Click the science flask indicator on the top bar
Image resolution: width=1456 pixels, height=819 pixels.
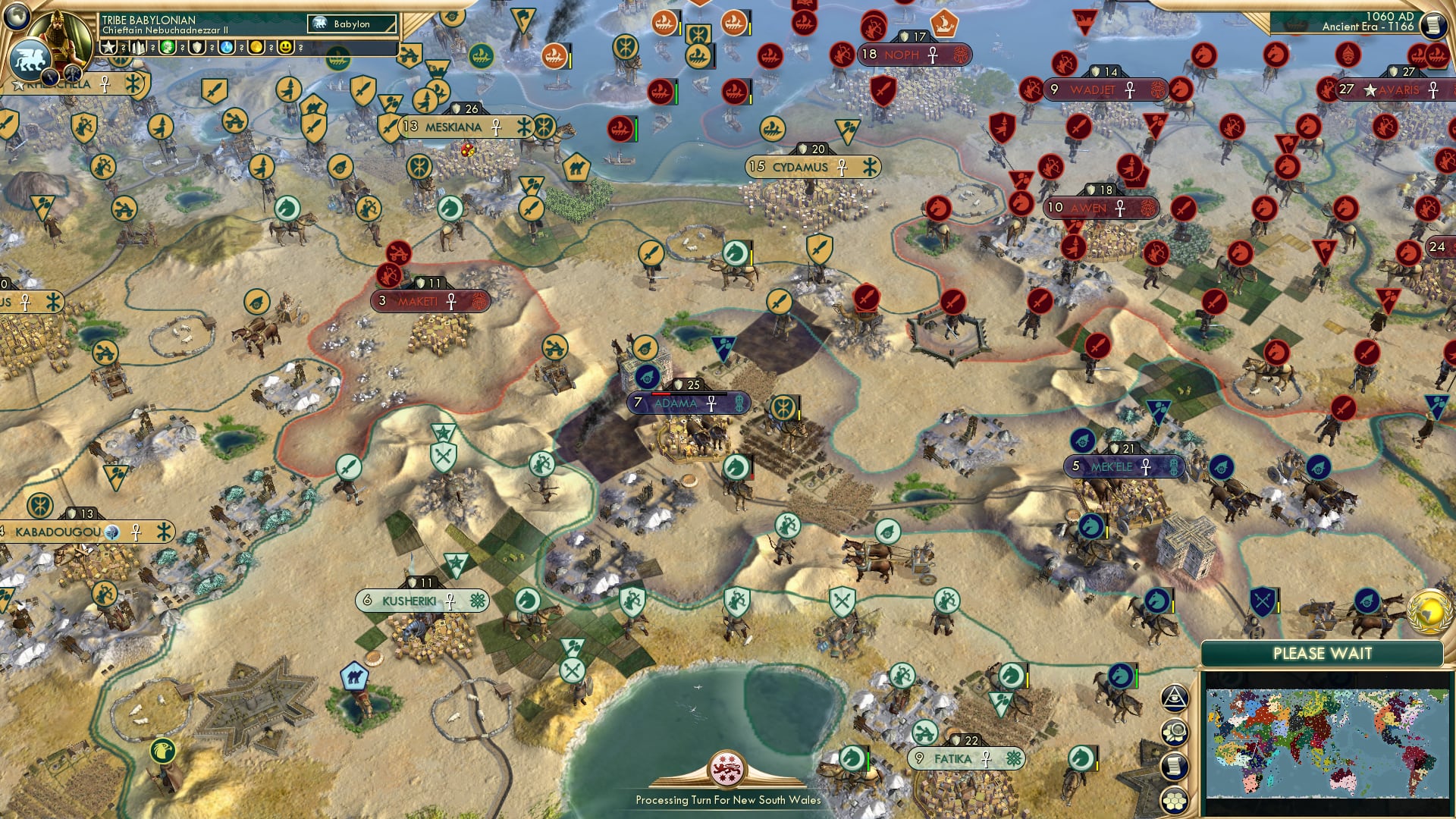click(224, 46)
